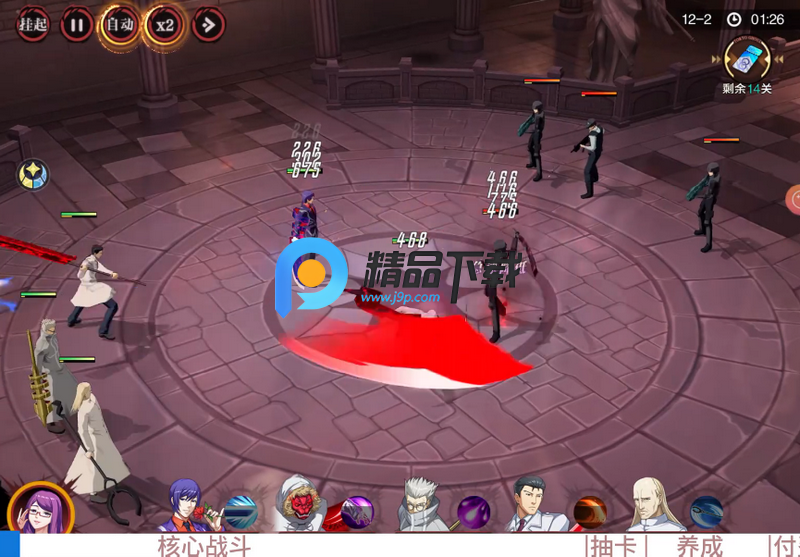The width and height of the screenshot is (800, 557).
Task: Activate the purple blade skill orb
Action: coord(357,512)
